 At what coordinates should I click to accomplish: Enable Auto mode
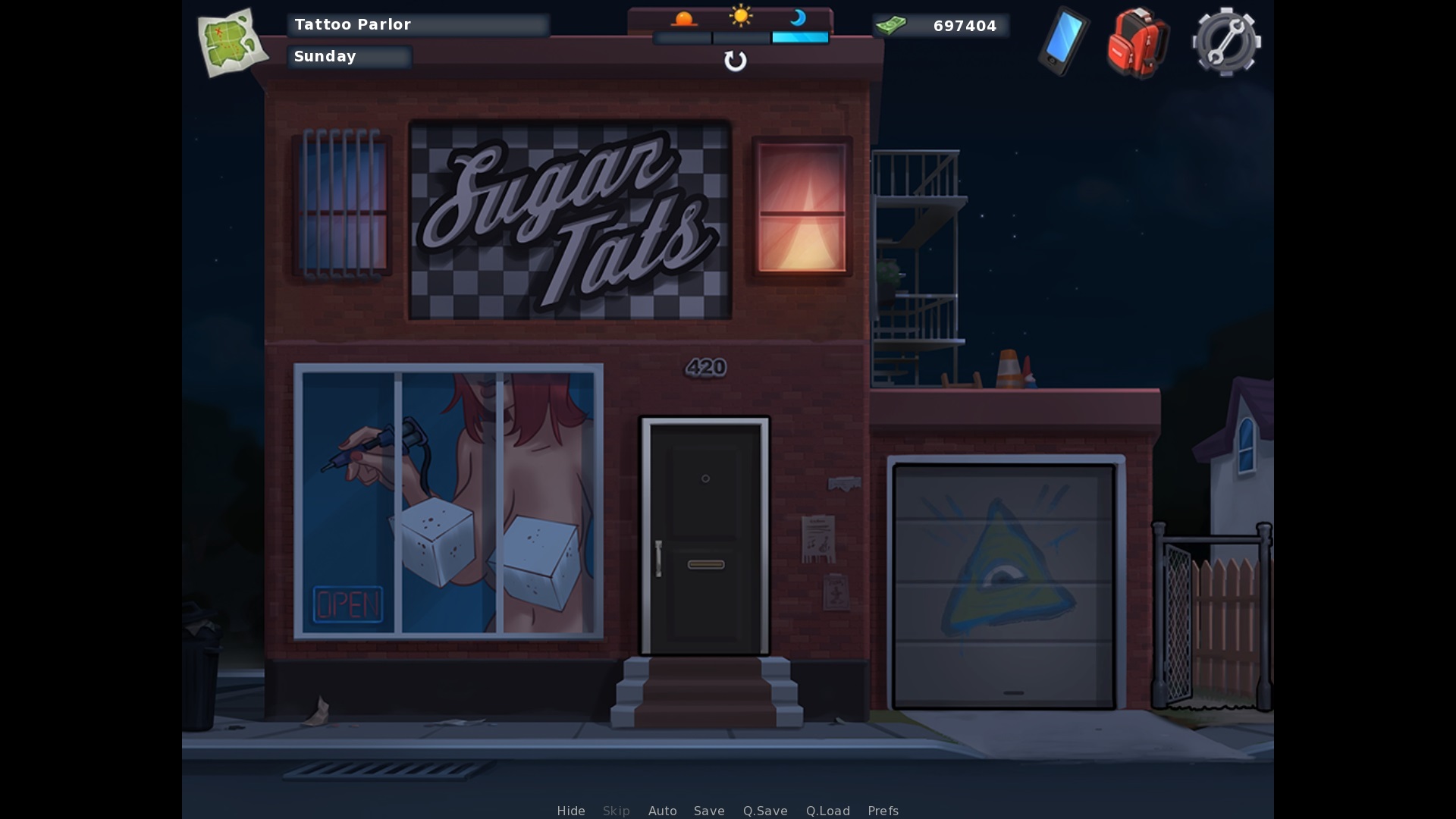tap(662, 811)
